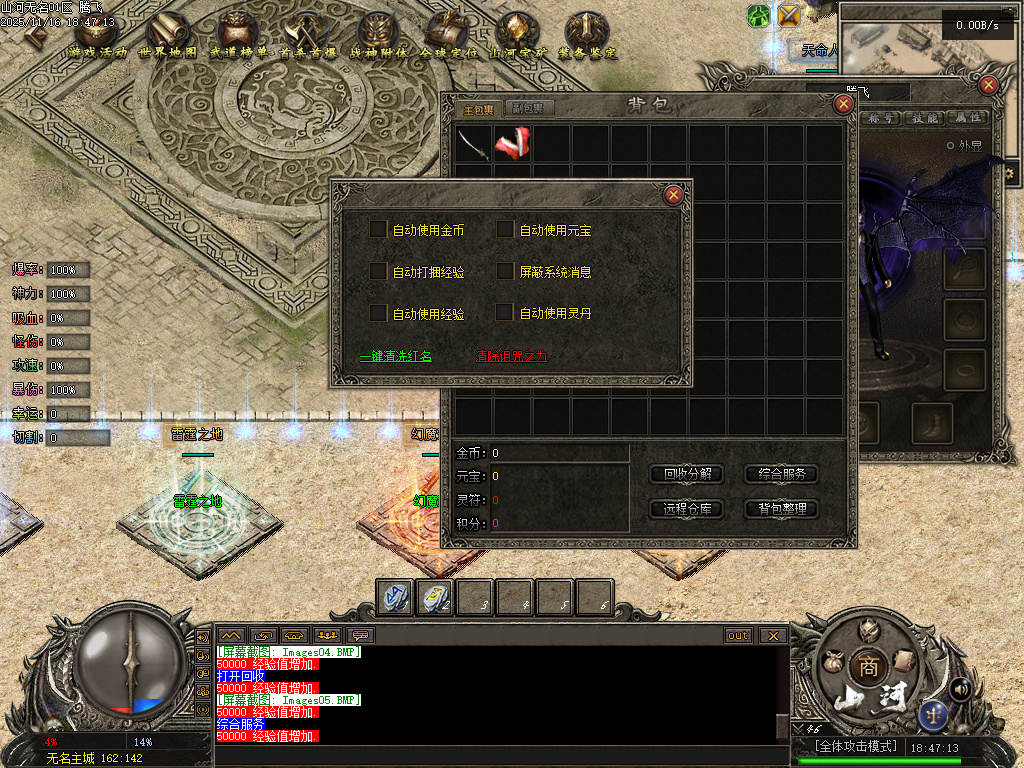Open the 远程仓库 remote warehouse
Viewport: 1024px width, 768px height.
[x=688, y=509]
